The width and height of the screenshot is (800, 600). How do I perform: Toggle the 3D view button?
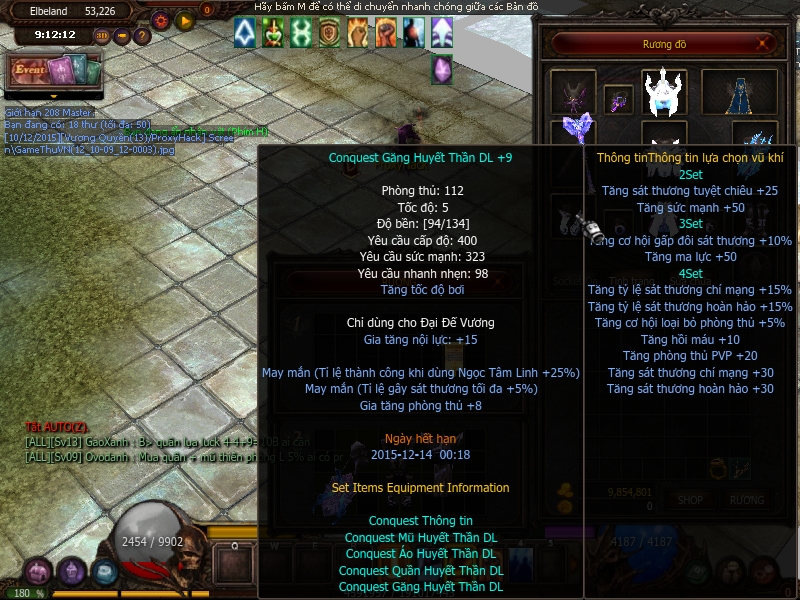coord(102,36)
